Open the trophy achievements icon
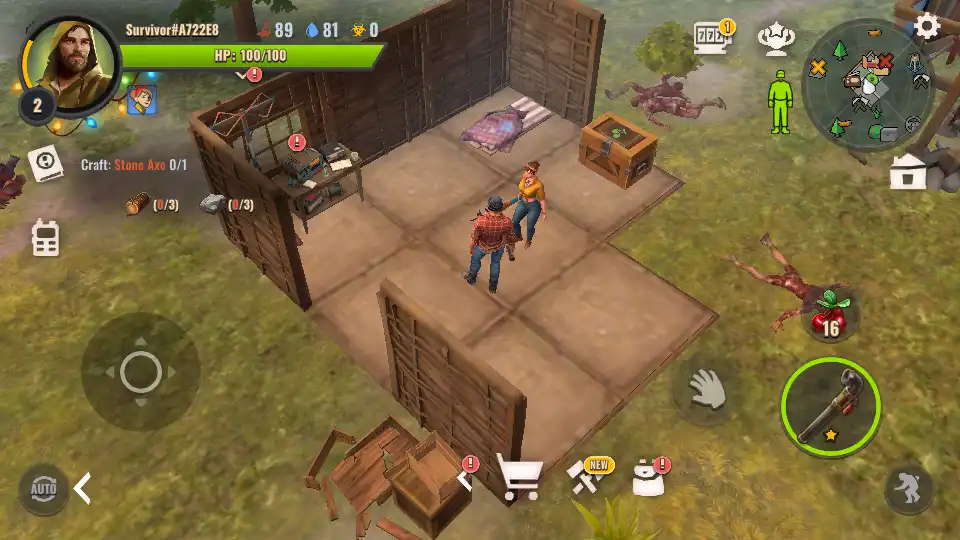This screenshot has width=960, height=540. tap(773, 40)
